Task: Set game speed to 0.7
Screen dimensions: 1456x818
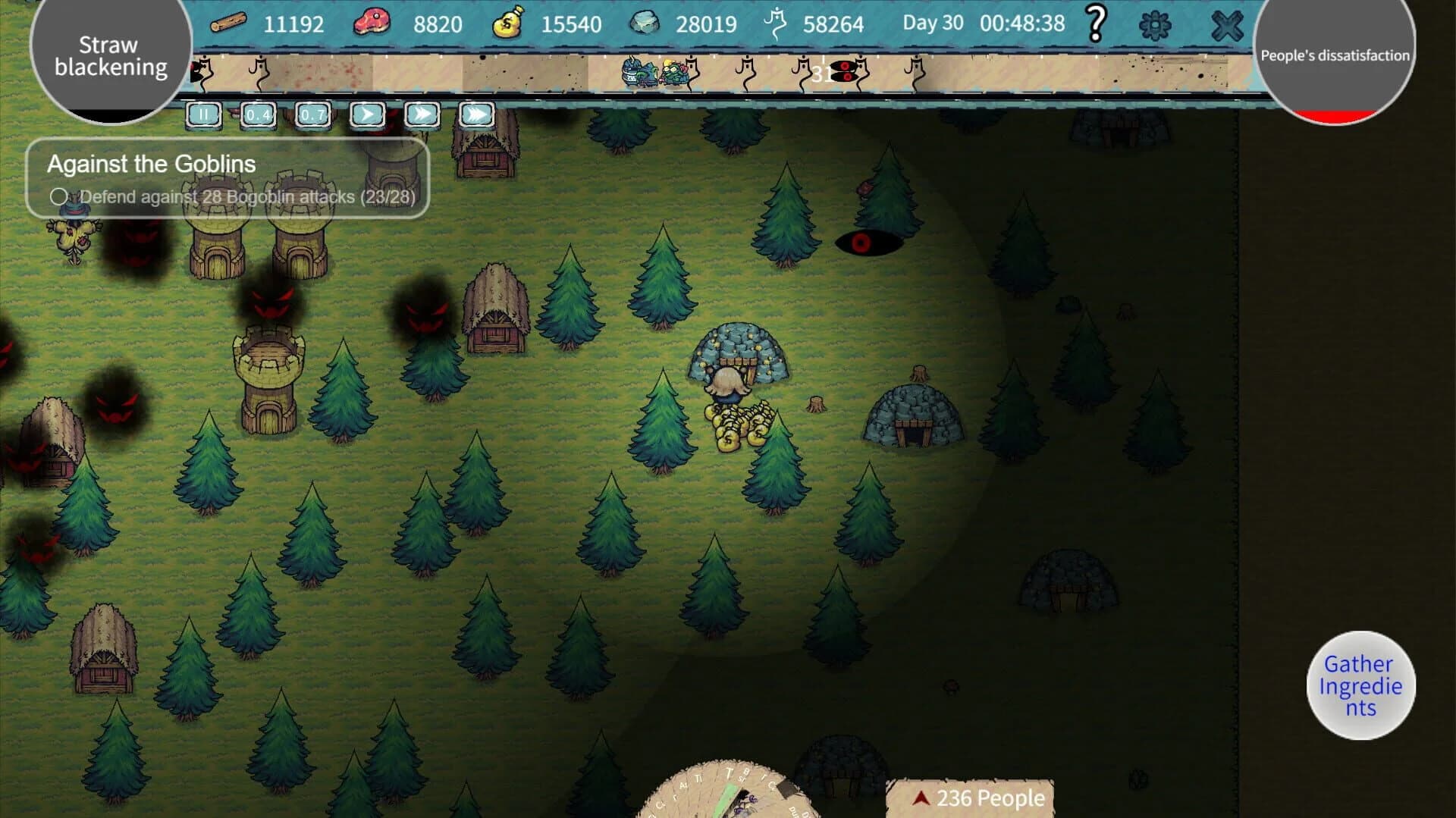Action: pyautogui.click(x=312, y=115)
